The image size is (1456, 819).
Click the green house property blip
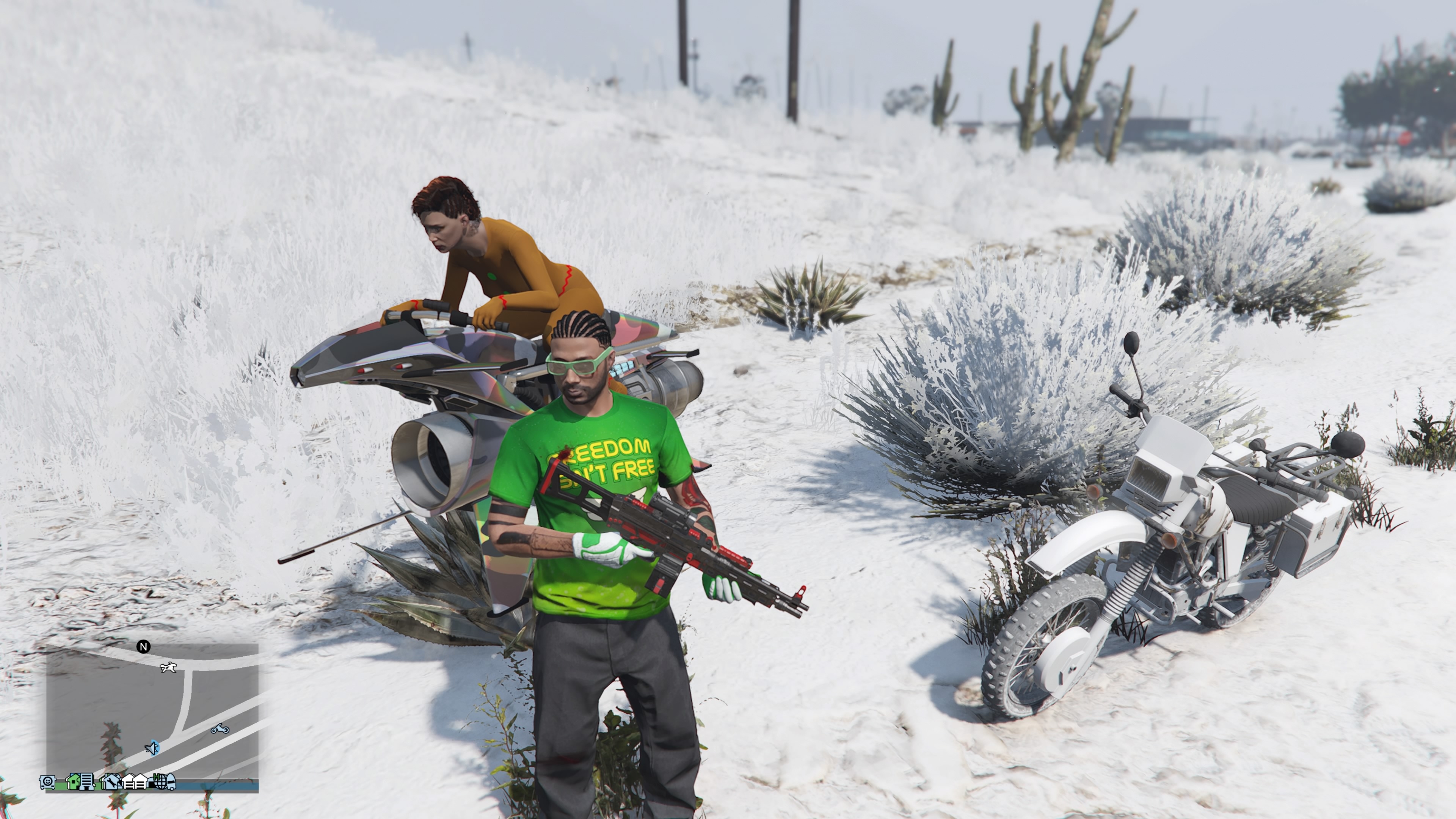point(74,782)
